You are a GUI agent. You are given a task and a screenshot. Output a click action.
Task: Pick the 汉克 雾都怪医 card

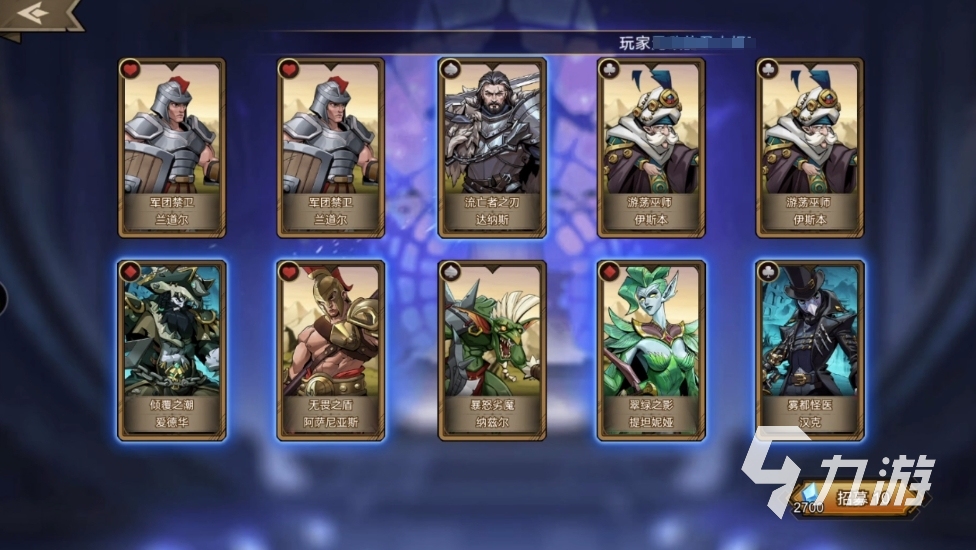[810, 349]
